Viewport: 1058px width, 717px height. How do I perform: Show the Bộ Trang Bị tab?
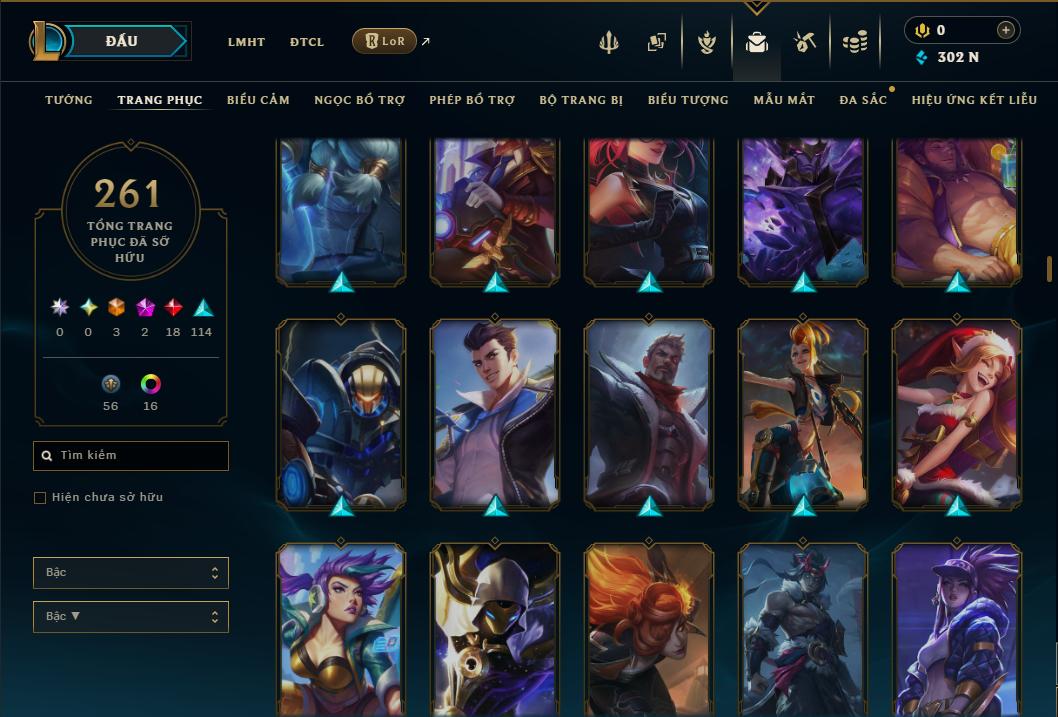point(581,100)
